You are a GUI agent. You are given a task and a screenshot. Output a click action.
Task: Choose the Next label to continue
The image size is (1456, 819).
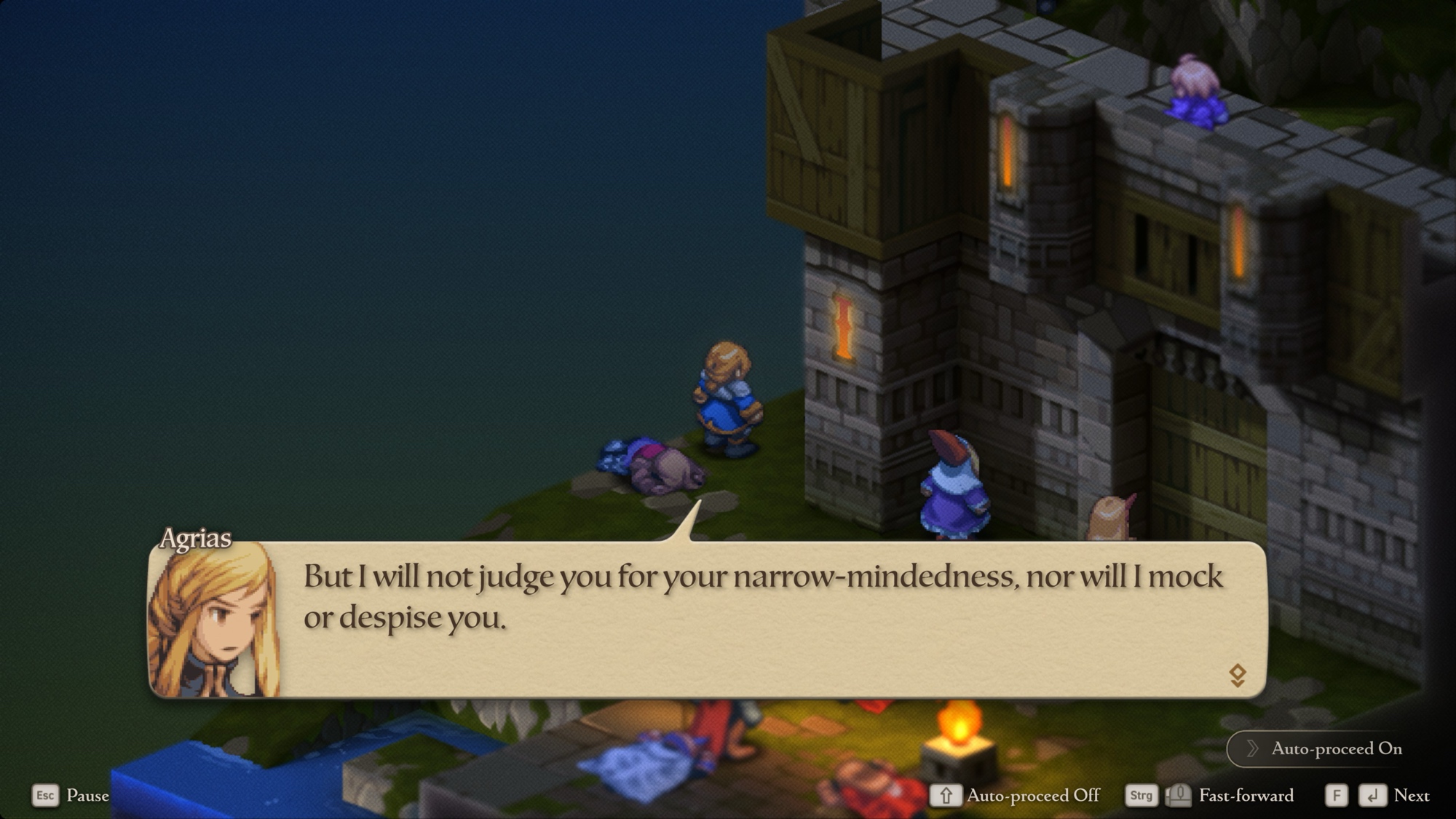tap(1411, 796)
